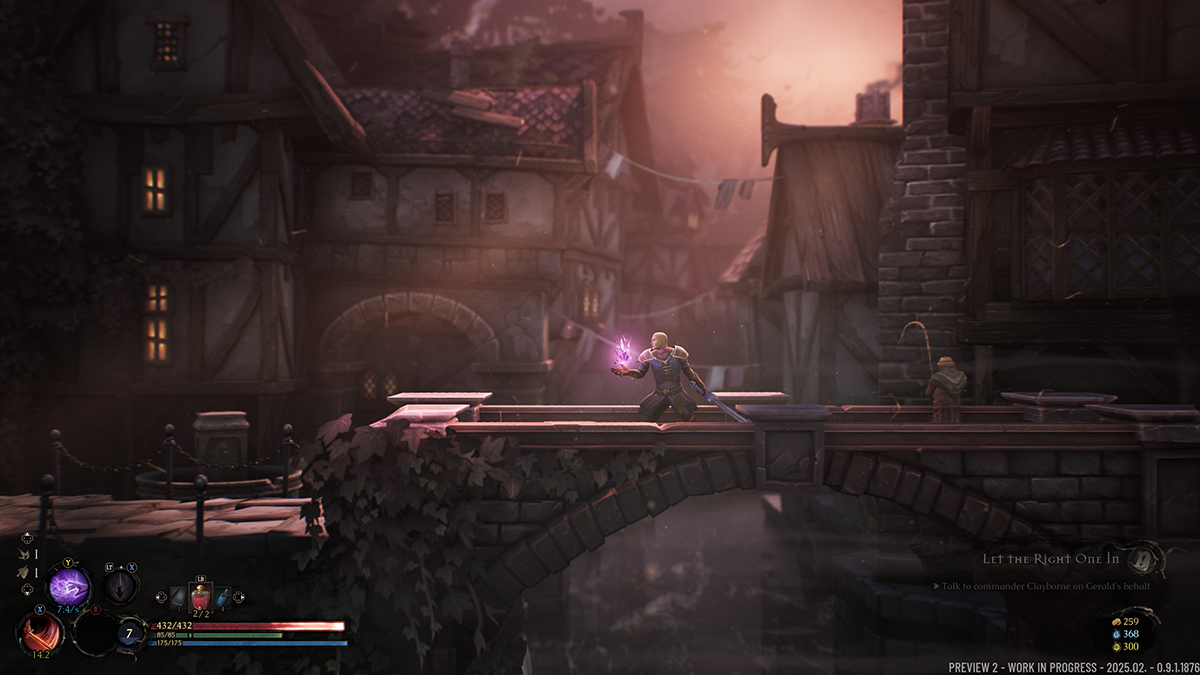
Task: Activate the purple arcane spell ability
Action: coord(70,587)
